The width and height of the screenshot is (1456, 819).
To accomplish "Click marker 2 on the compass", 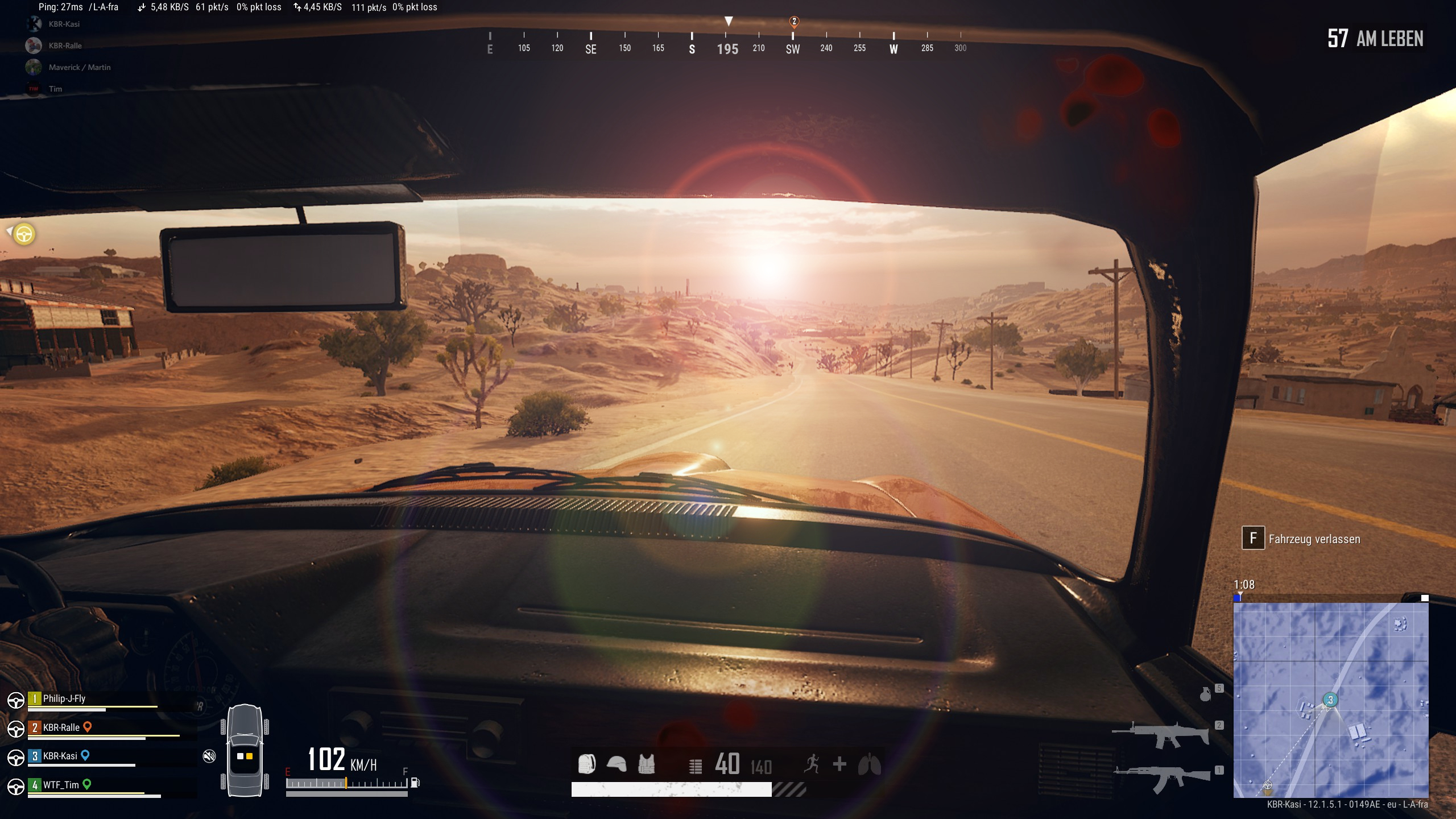I will (794, 22).
